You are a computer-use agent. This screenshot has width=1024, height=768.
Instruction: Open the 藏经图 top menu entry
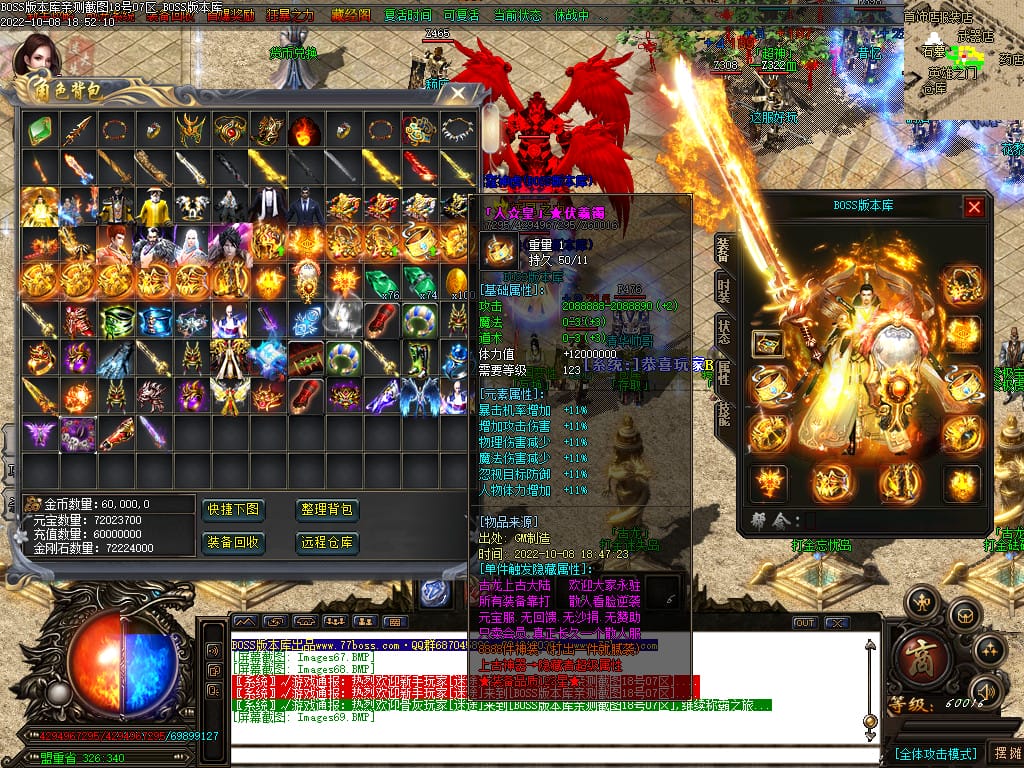click(350, 16)
